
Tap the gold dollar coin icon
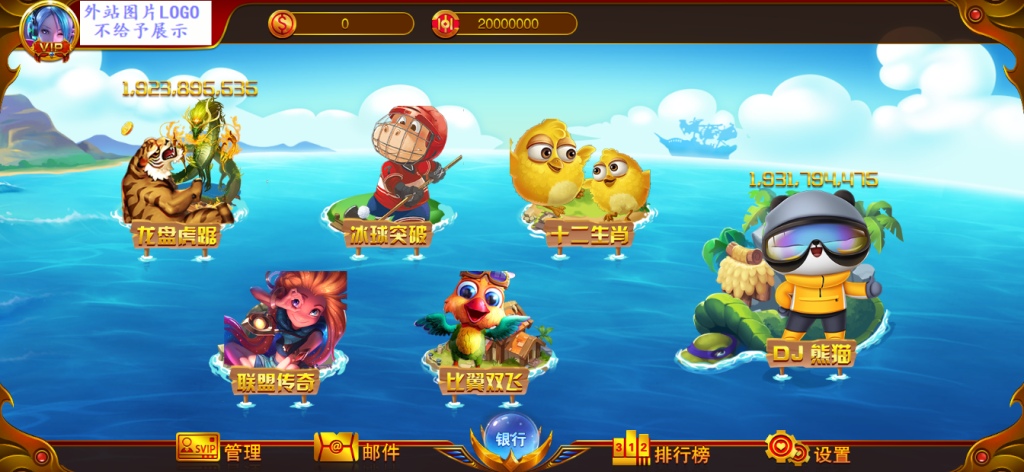point(282,23)
